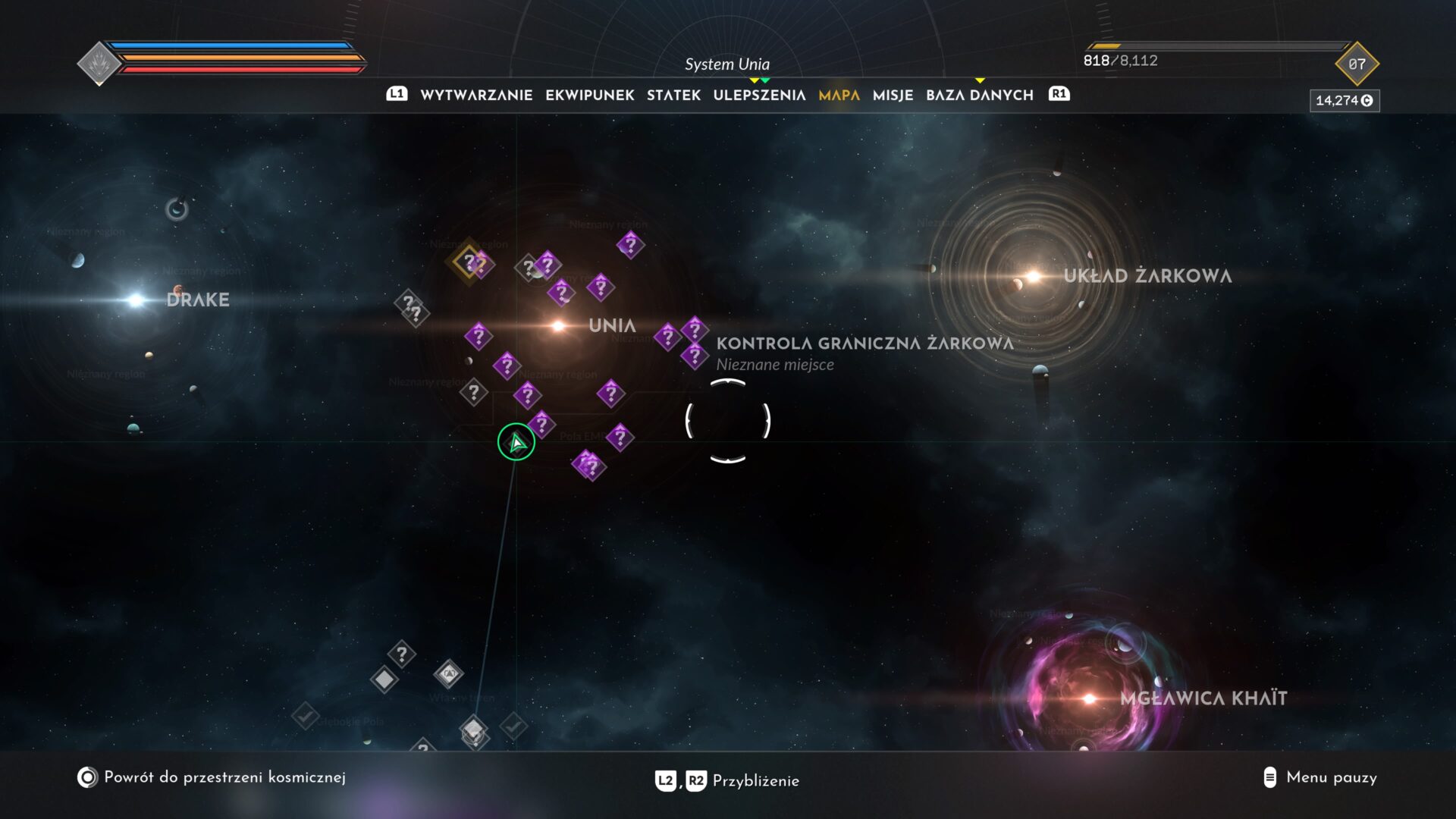This screenshot has height=819, width=1456.
Task: Open the BAZA DANYCH tab
Action: coord(979,95)
